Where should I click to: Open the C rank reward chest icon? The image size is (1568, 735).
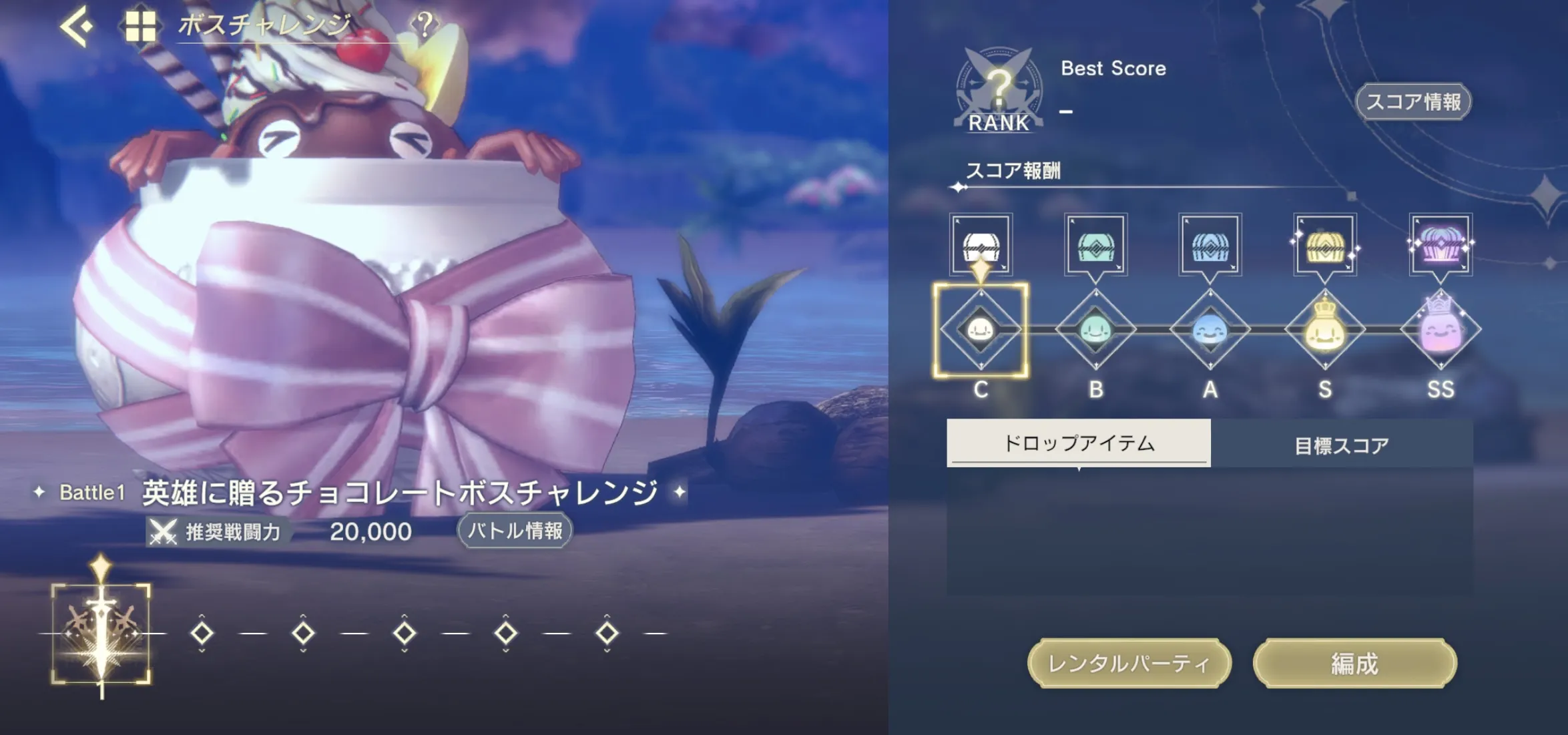981,245
